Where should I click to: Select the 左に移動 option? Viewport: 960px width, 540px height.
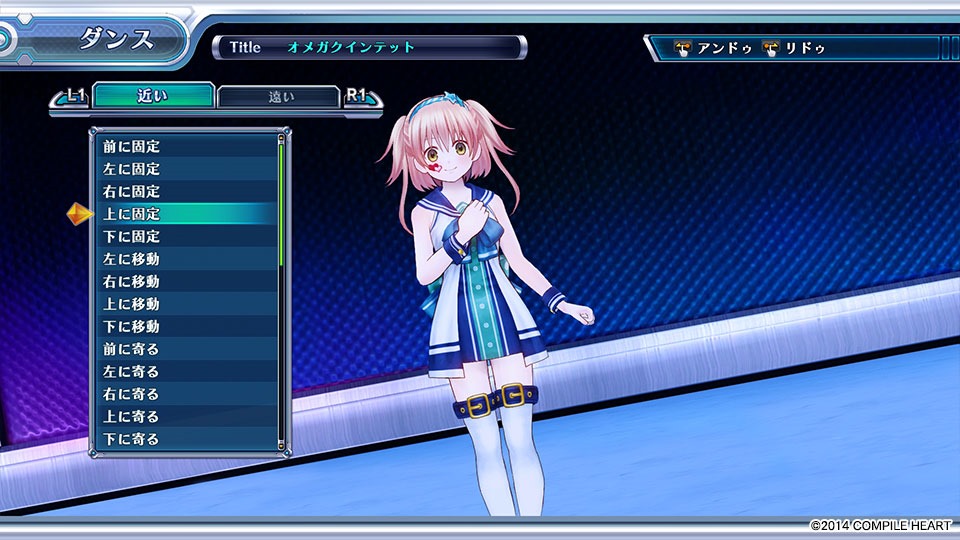[185, 259]
